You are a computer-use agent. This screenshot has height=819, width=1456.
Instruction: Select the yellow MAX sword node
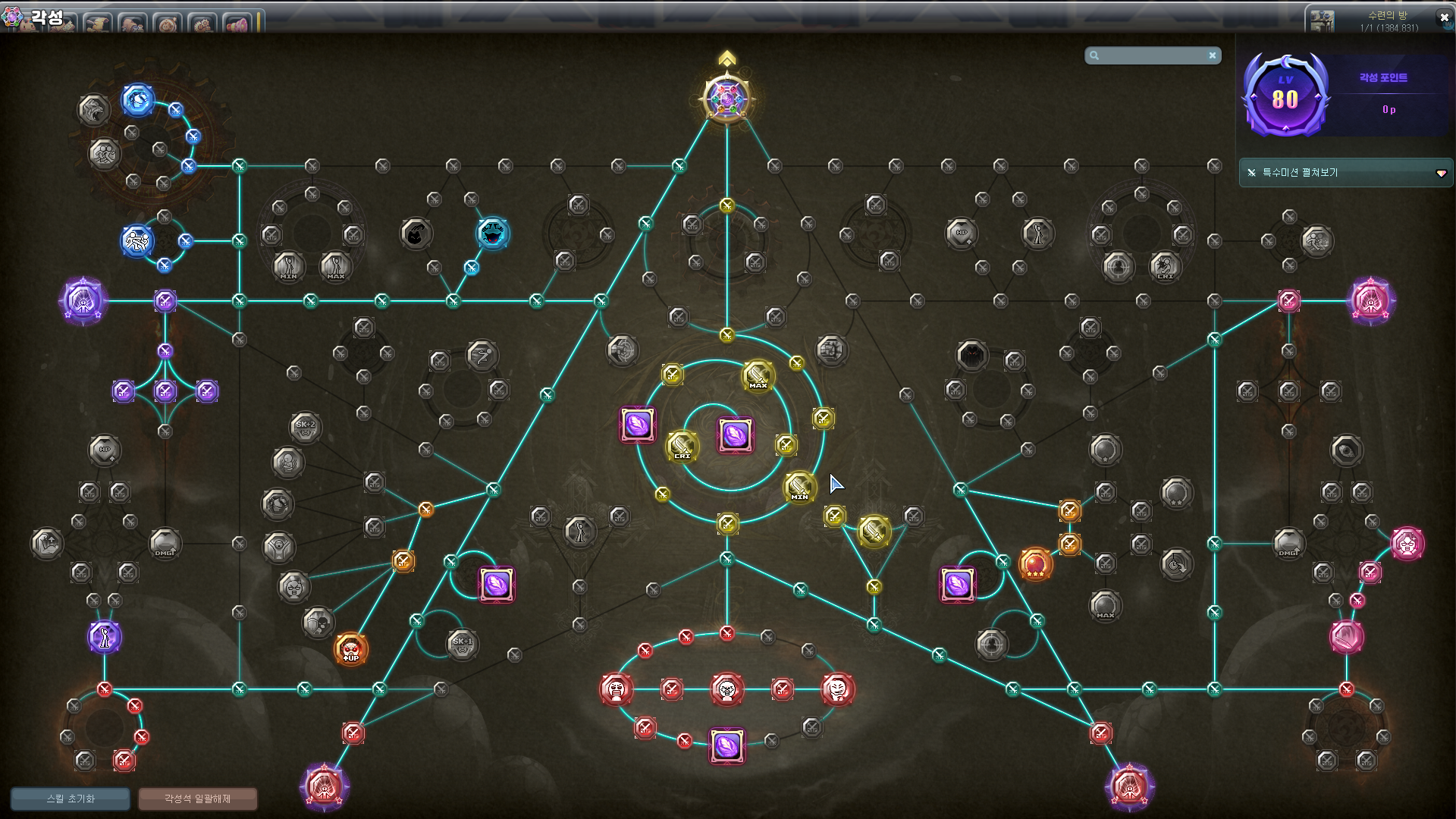pyautogui.click(x=758, y=375)
